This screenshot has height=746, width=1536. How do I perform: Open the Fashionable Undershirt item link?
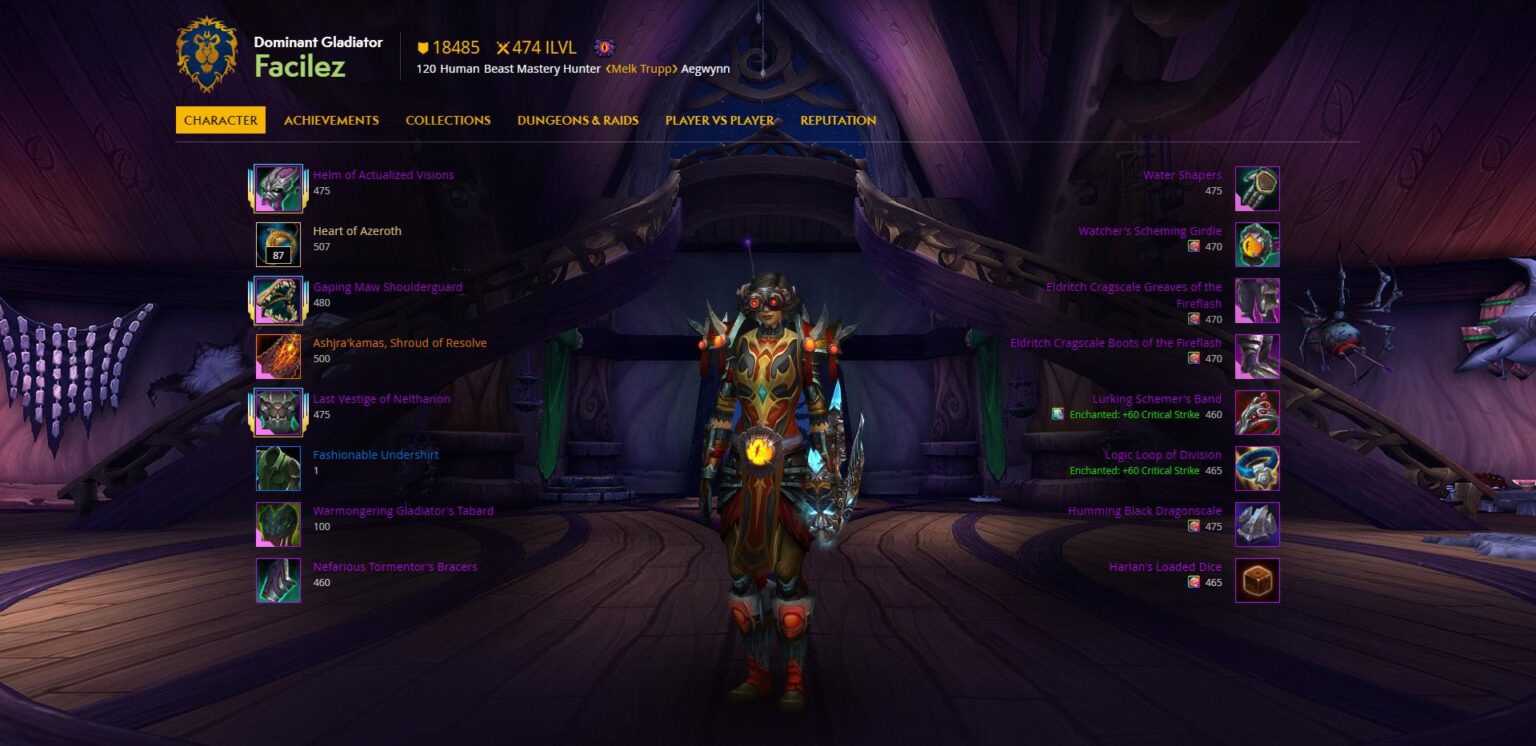[375, 455]
